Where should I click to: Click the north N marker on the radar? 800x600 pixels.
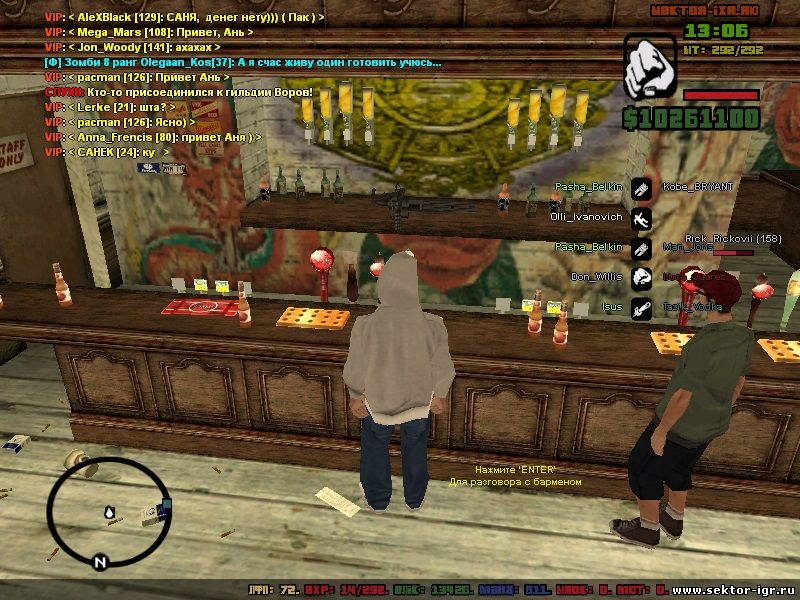tap(100, 562)
